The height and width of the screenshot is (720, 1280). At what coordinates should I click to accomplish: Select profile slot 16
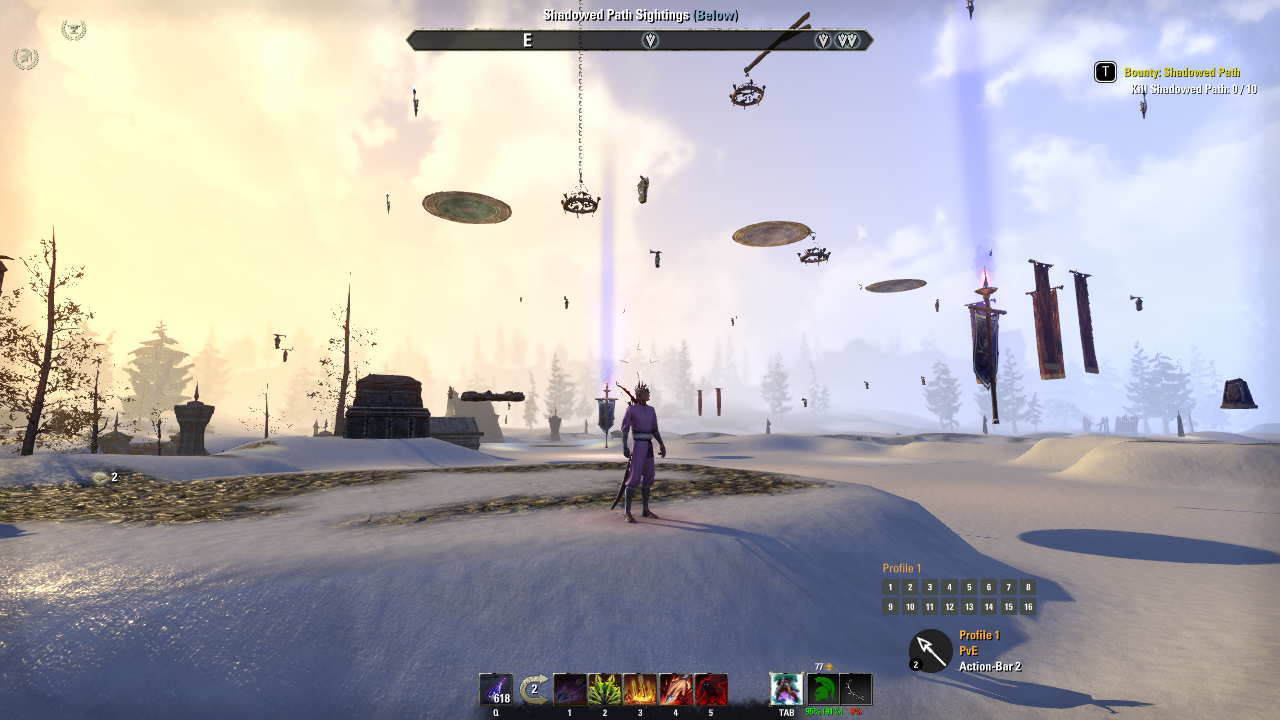[1028, 607]
